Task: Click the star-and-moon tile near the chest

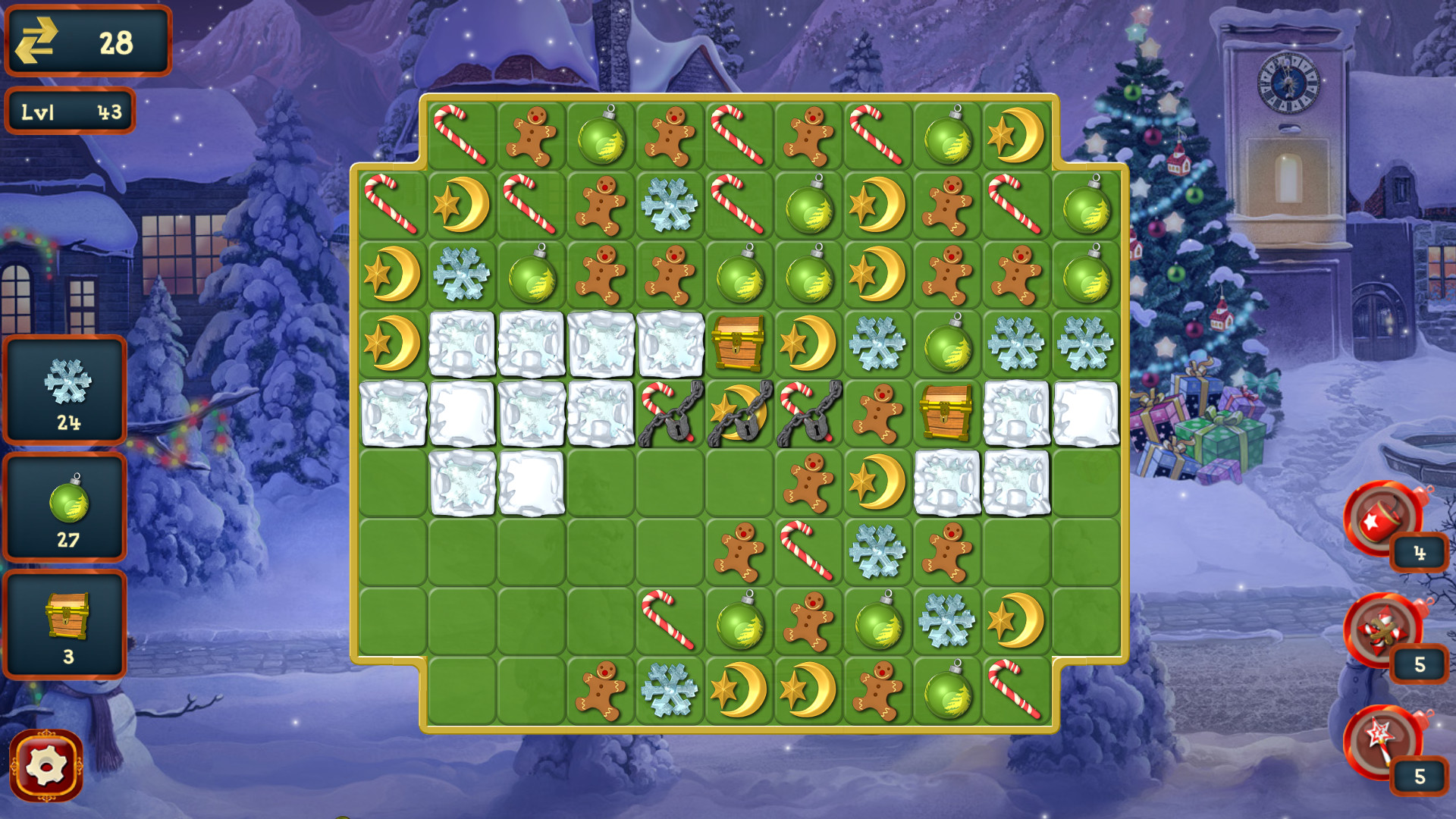Action: (x=808, y=345)
